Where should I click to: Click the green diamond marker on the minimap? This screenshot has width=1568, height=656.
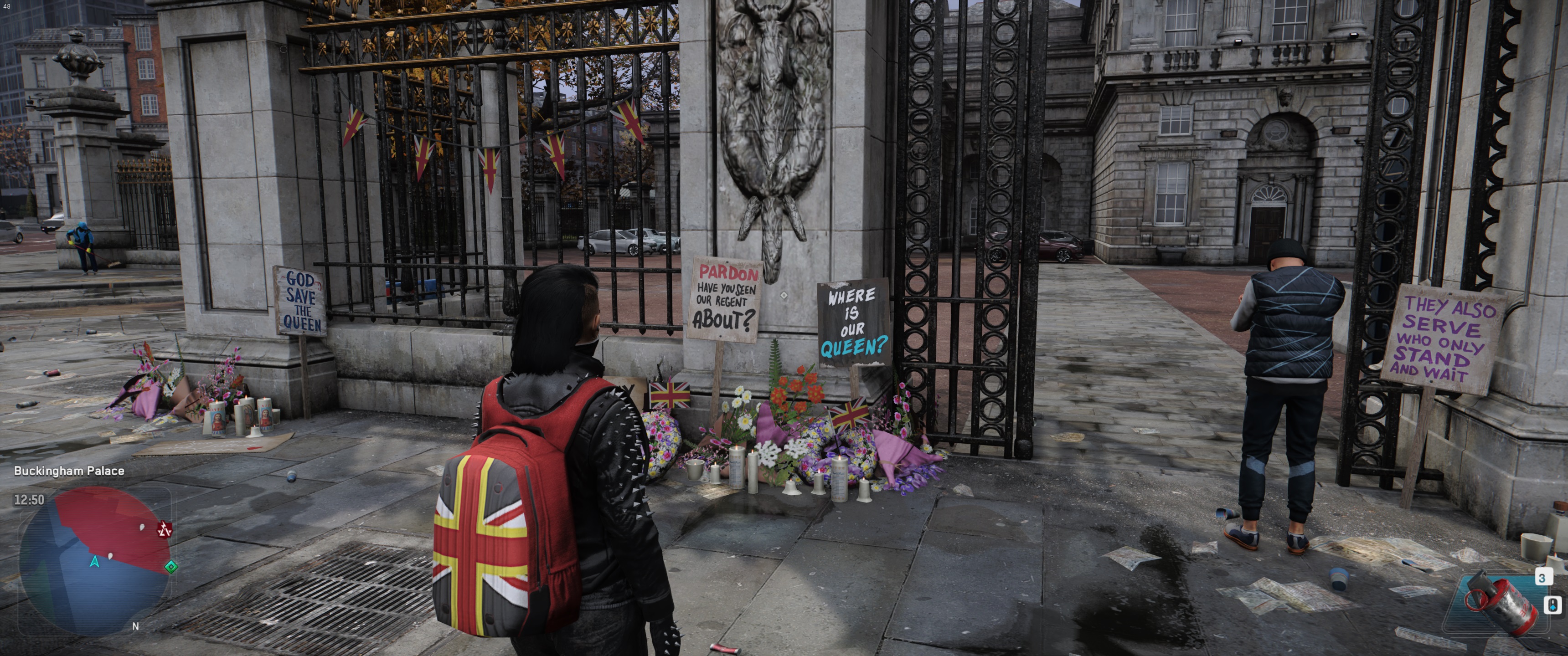coord(171,567)
